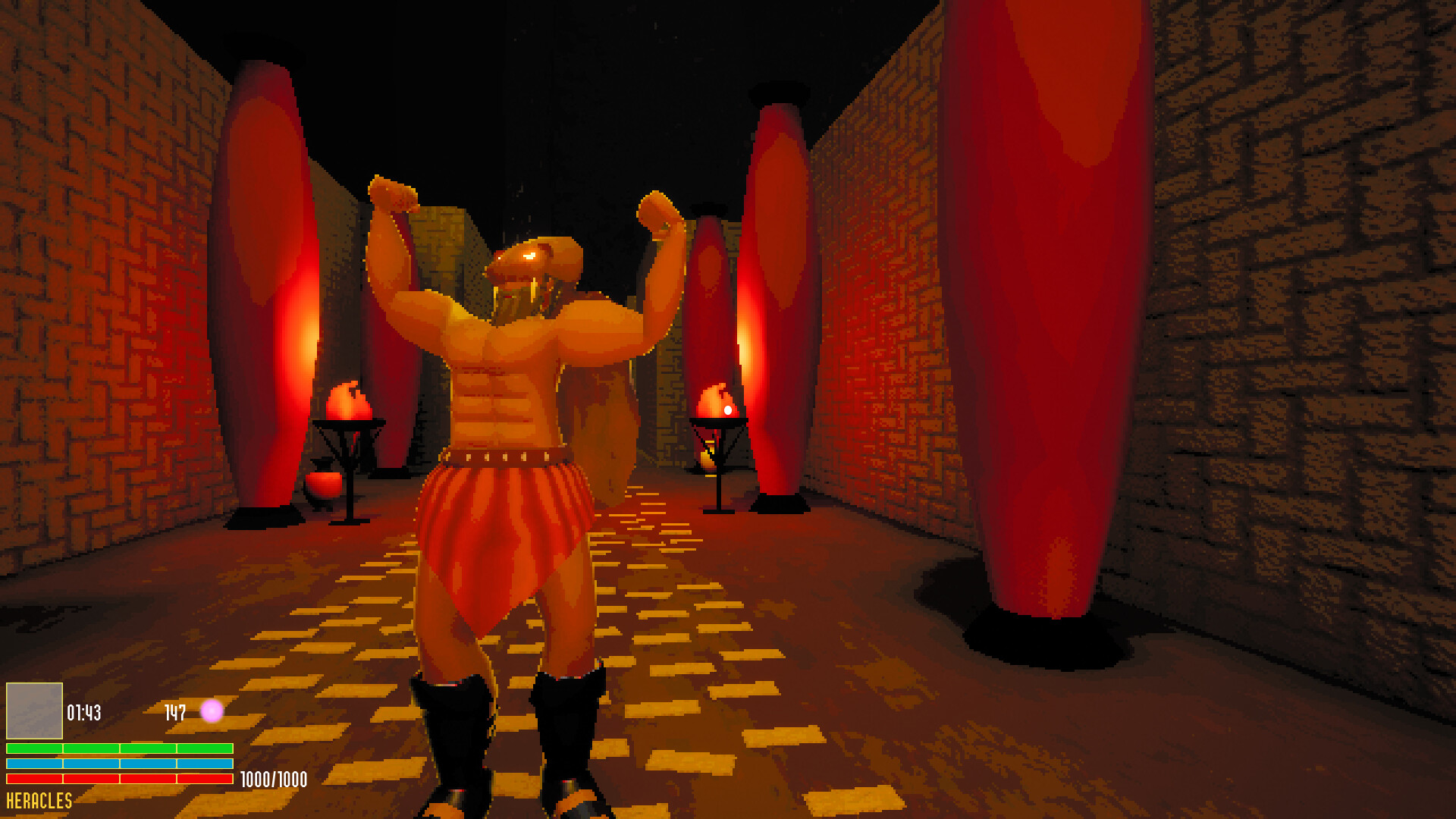Click the green stamina bar

click(x=118, y=748)
